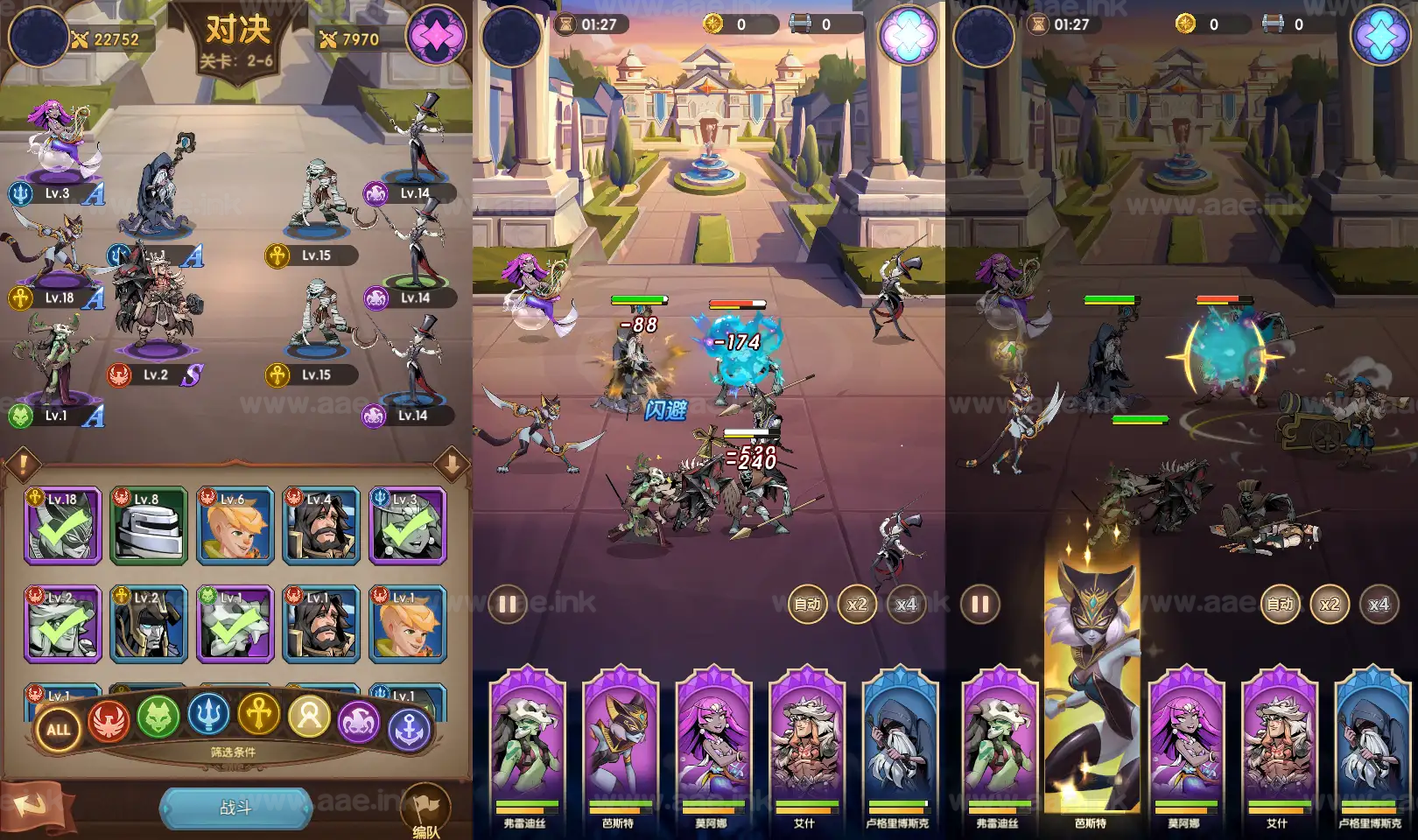This screenshot has height=840, width=1418.
Task: Deselect the checked Lv.3 hero tile
Action: (407, 525)
